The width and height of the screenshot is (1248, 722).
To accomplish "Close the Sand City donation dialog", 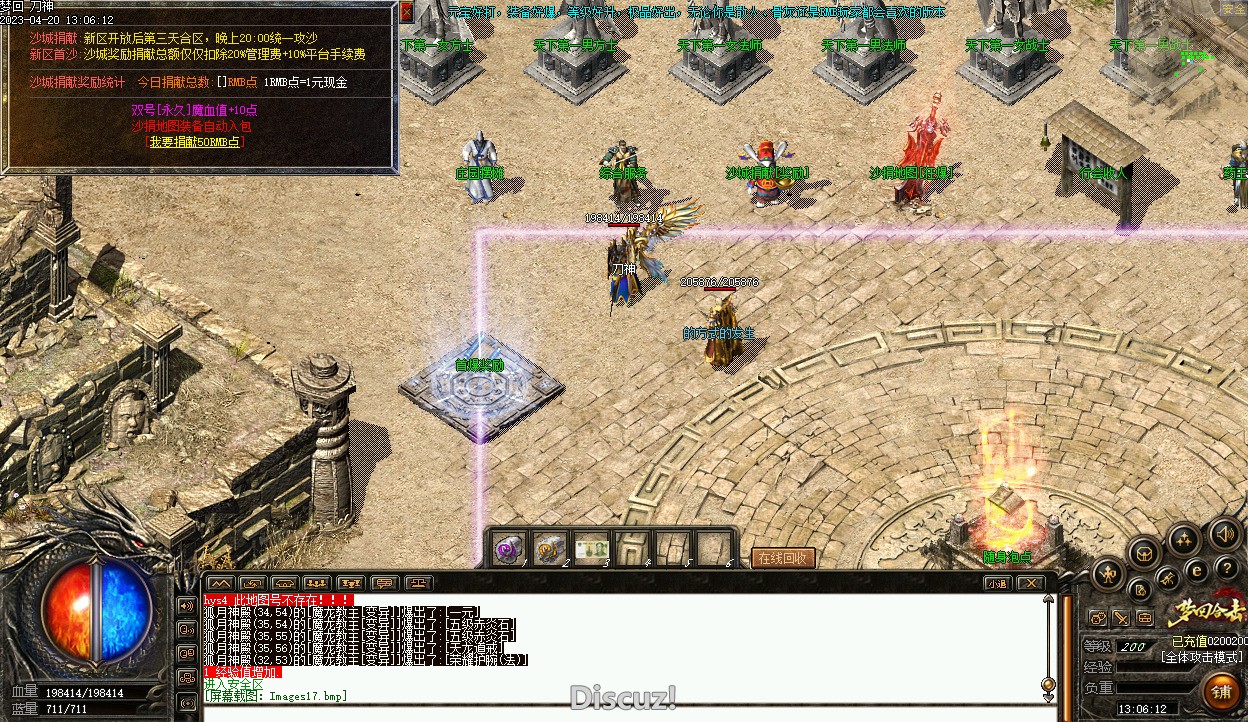I will tap(406, 12).
